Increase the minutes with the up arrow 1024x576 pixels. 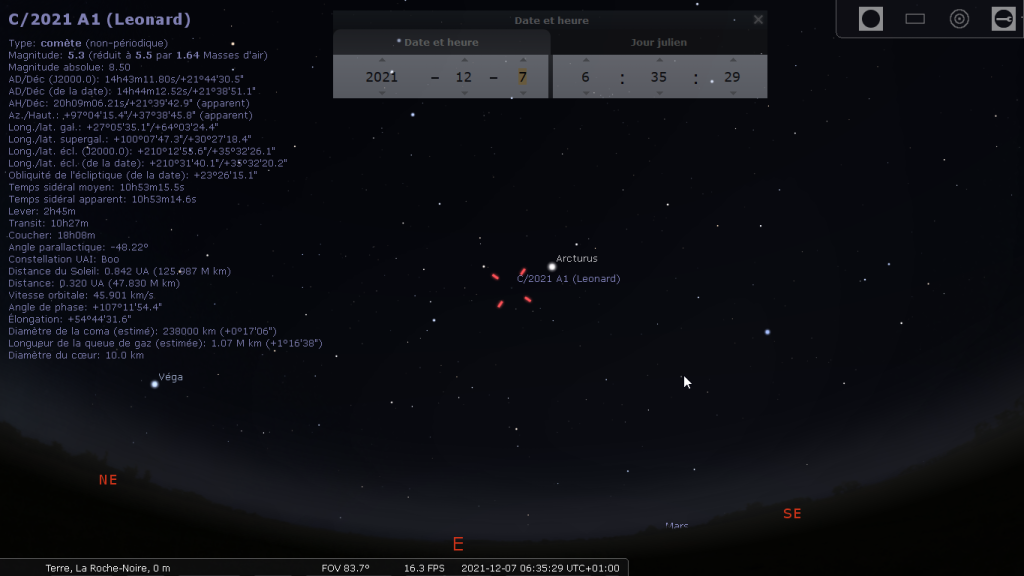pos(658,60)
